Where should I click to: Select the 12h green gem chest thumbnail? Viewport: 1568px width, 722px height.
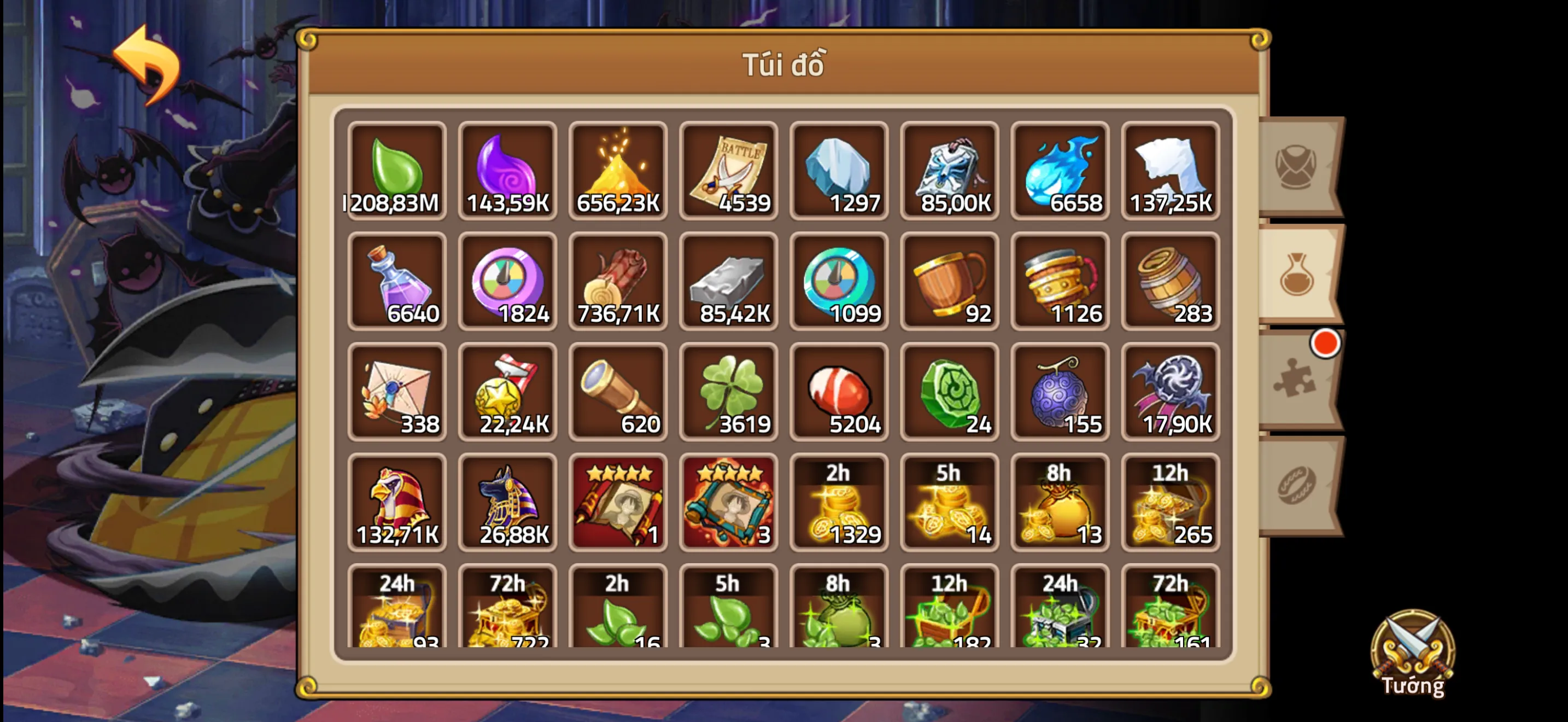(950, 609)
